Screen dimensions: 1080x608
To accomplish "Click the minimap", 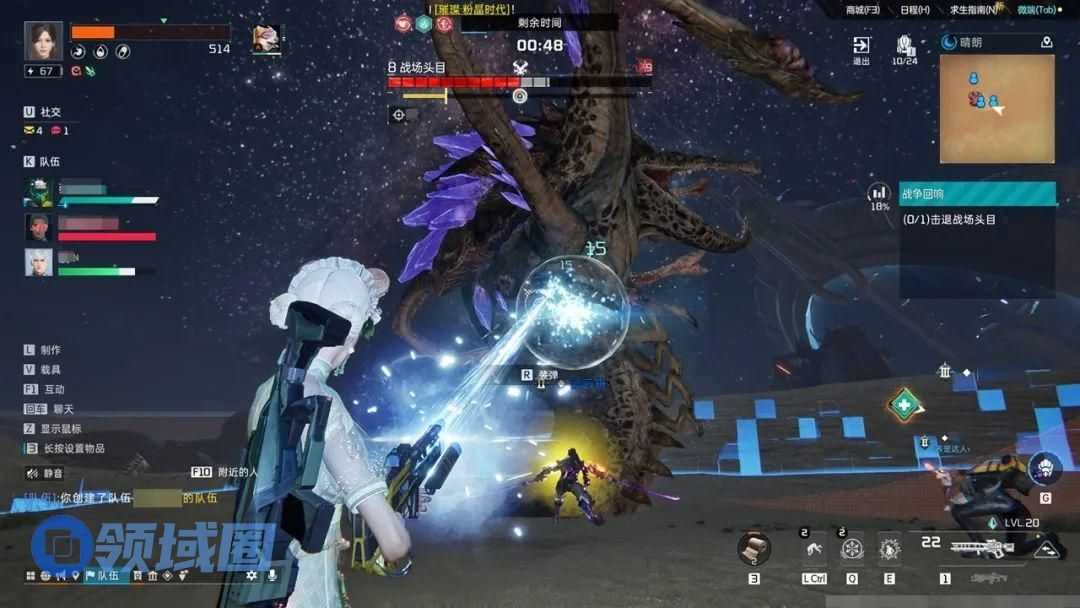I will (997, 108).
